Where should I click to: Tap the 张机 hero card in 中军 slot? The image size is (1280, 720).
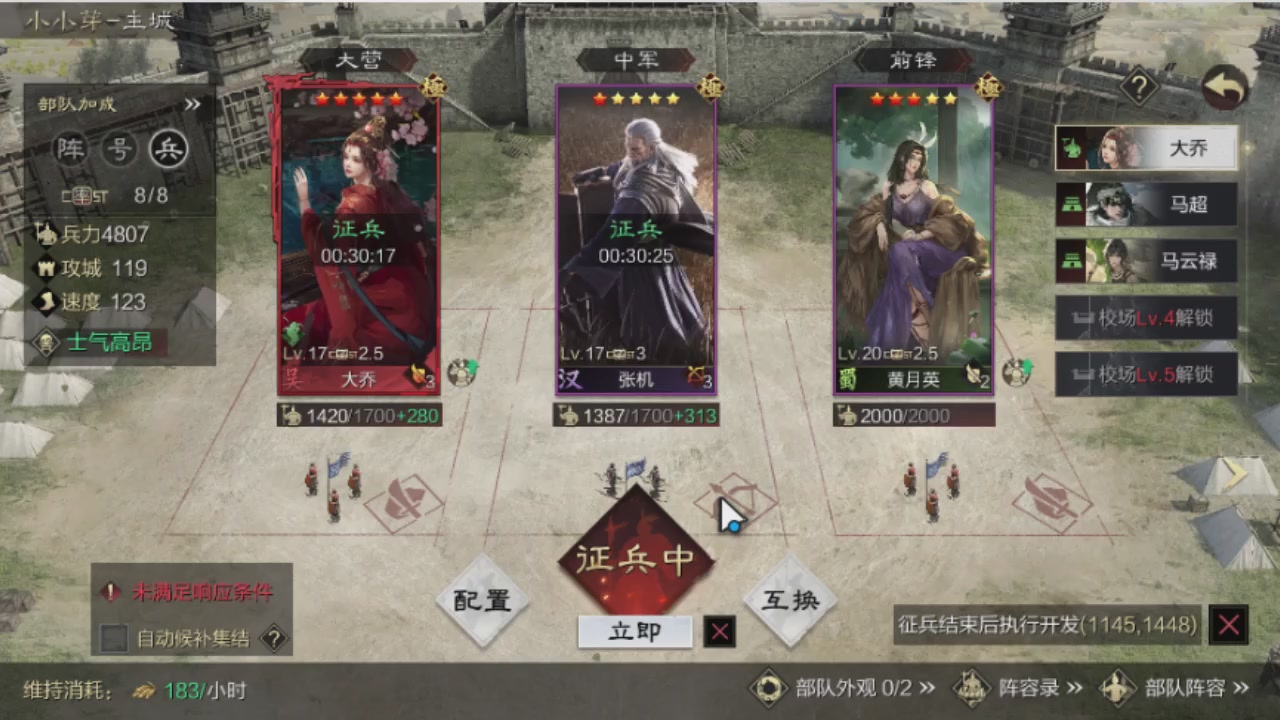coord(636,240)
